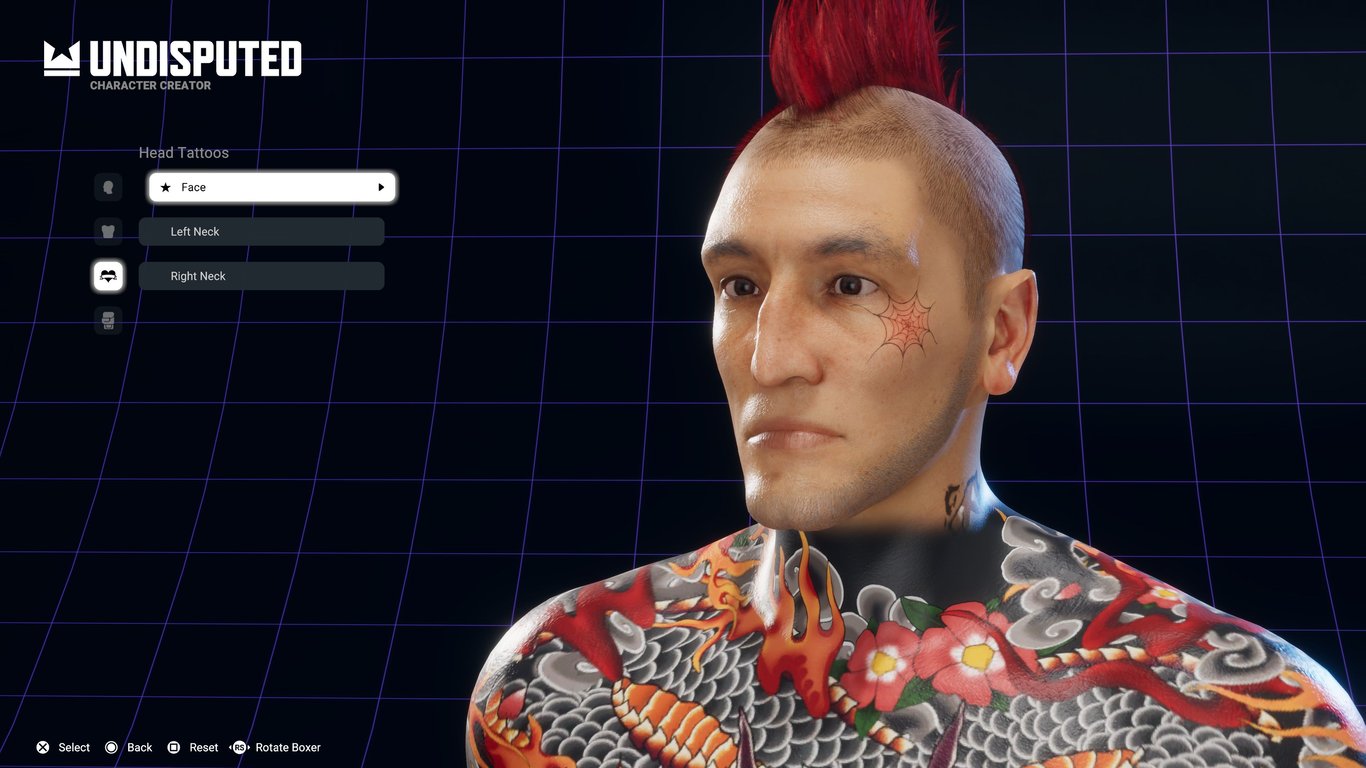
Task: Open the torso customization icon
Action: [108, 231]
